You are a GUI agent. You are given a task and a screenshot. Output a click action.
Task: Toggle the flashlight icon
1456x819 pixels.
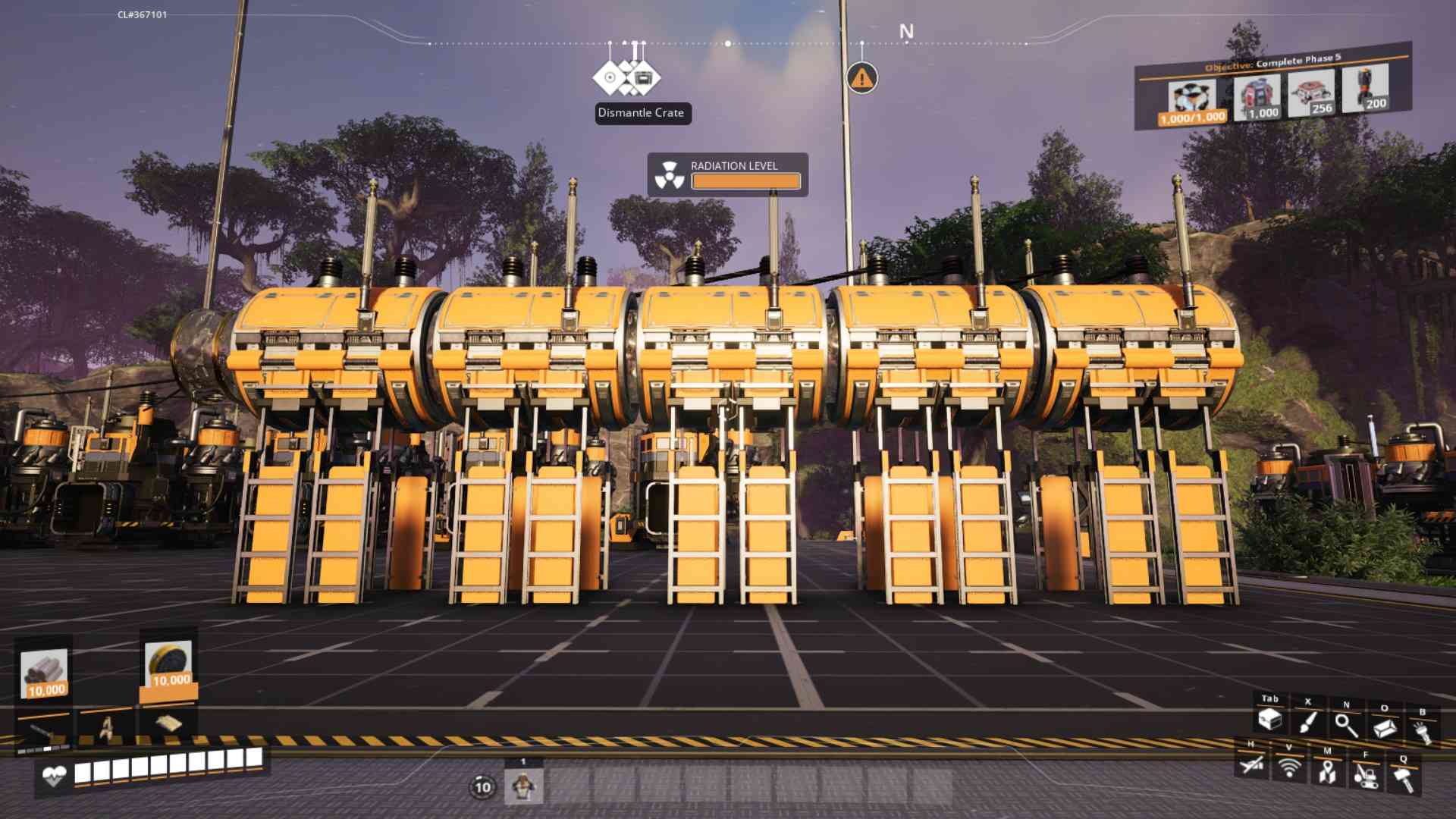1422,732
